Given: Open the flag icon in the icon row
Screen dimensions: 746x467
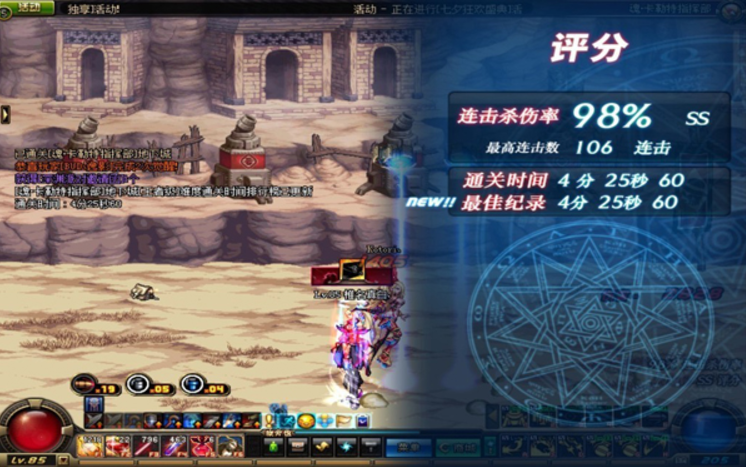Looking at the screenshot, I should click(344, 421).
